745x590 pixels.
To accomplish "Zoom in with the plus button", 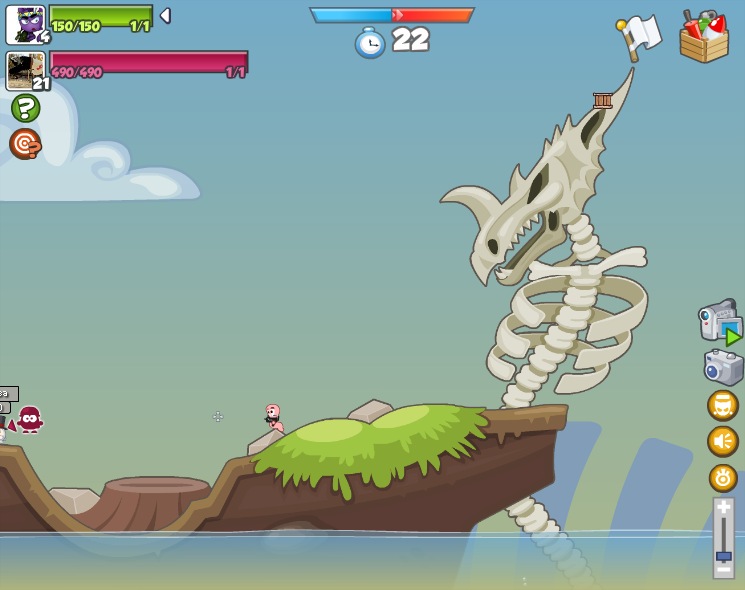I will coord(723,509).
